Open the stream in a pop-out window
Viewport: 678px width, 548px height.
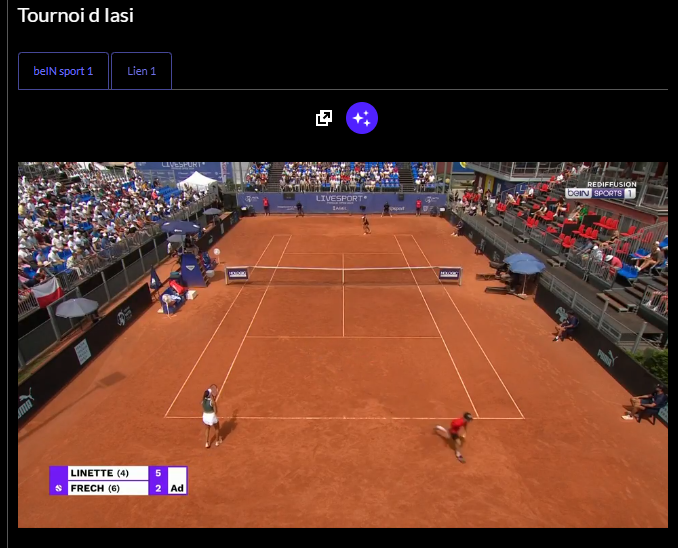[x=324, y=118]
